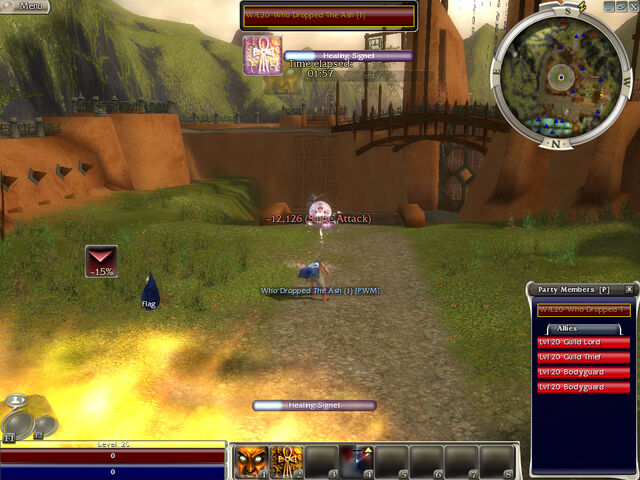
Task: Select the Guild Thief ally row
Action: [x=583, y=357]
